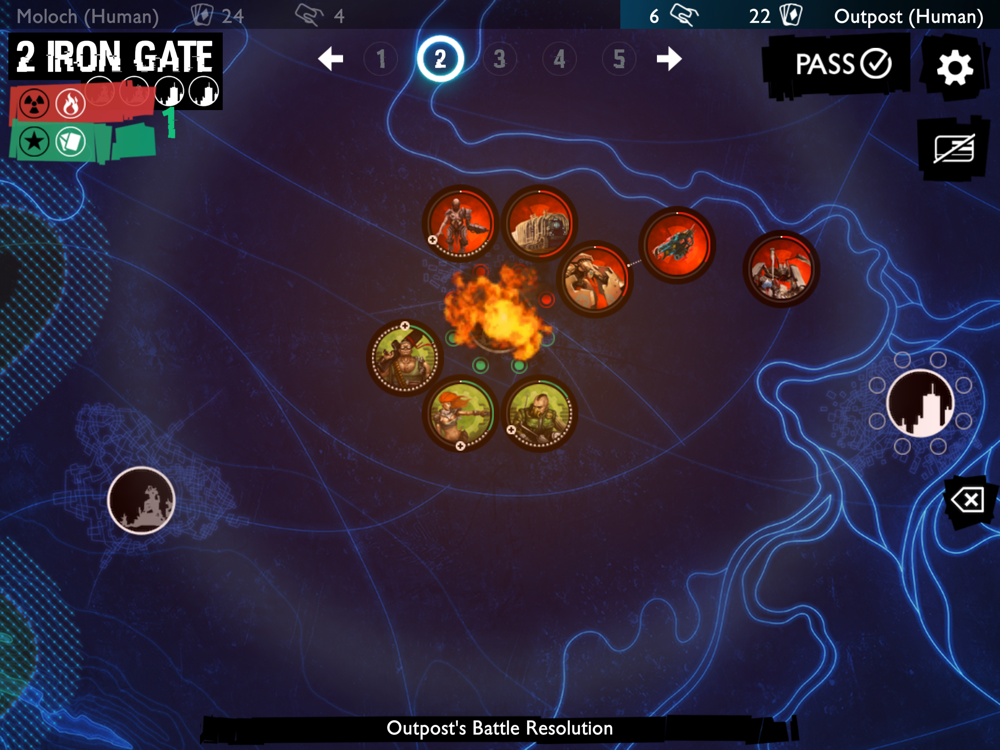Choose district number 5

pos(619,59)
